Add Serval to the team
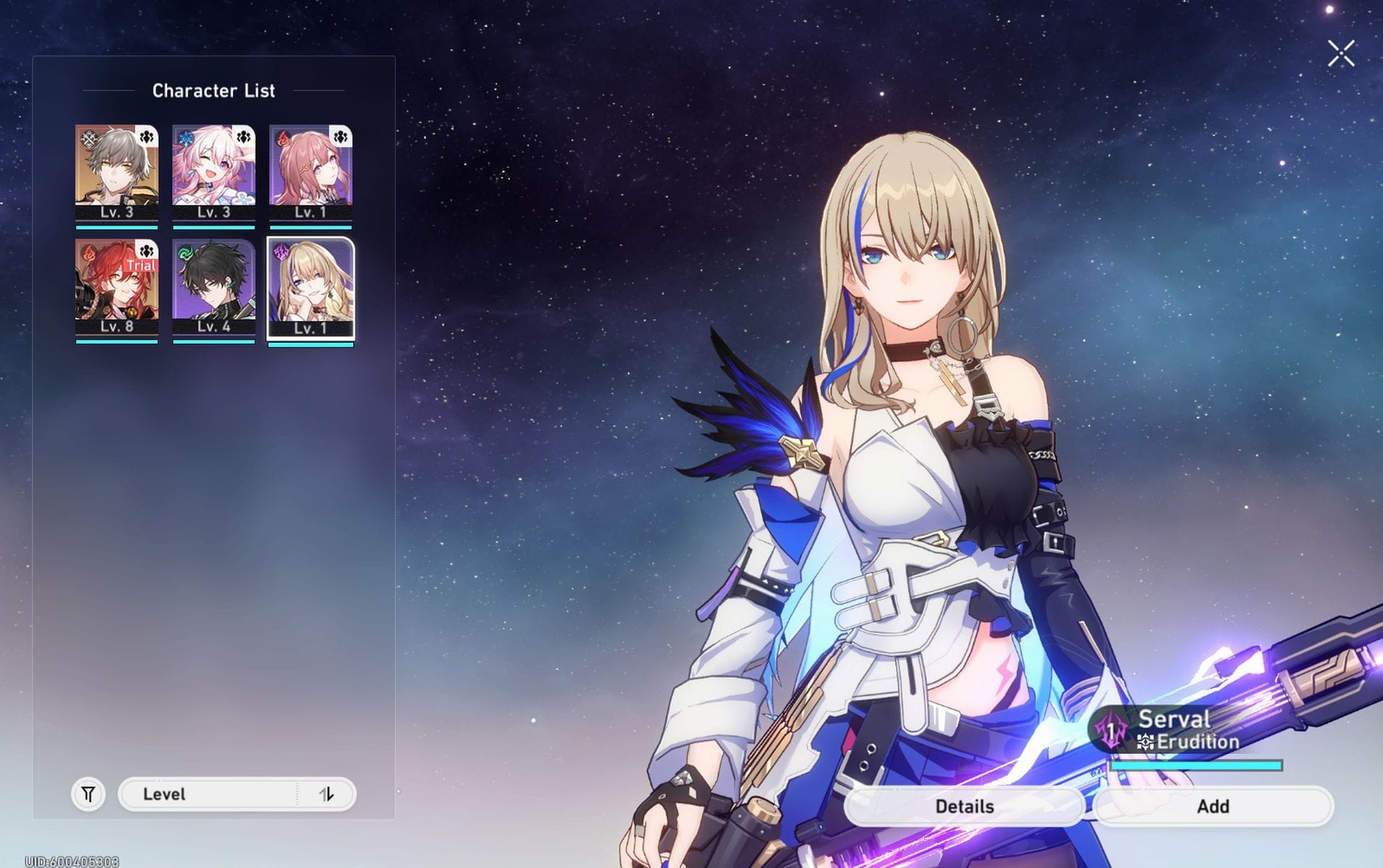Screen dimensions: 1383x868 [x=1212, y=806]
